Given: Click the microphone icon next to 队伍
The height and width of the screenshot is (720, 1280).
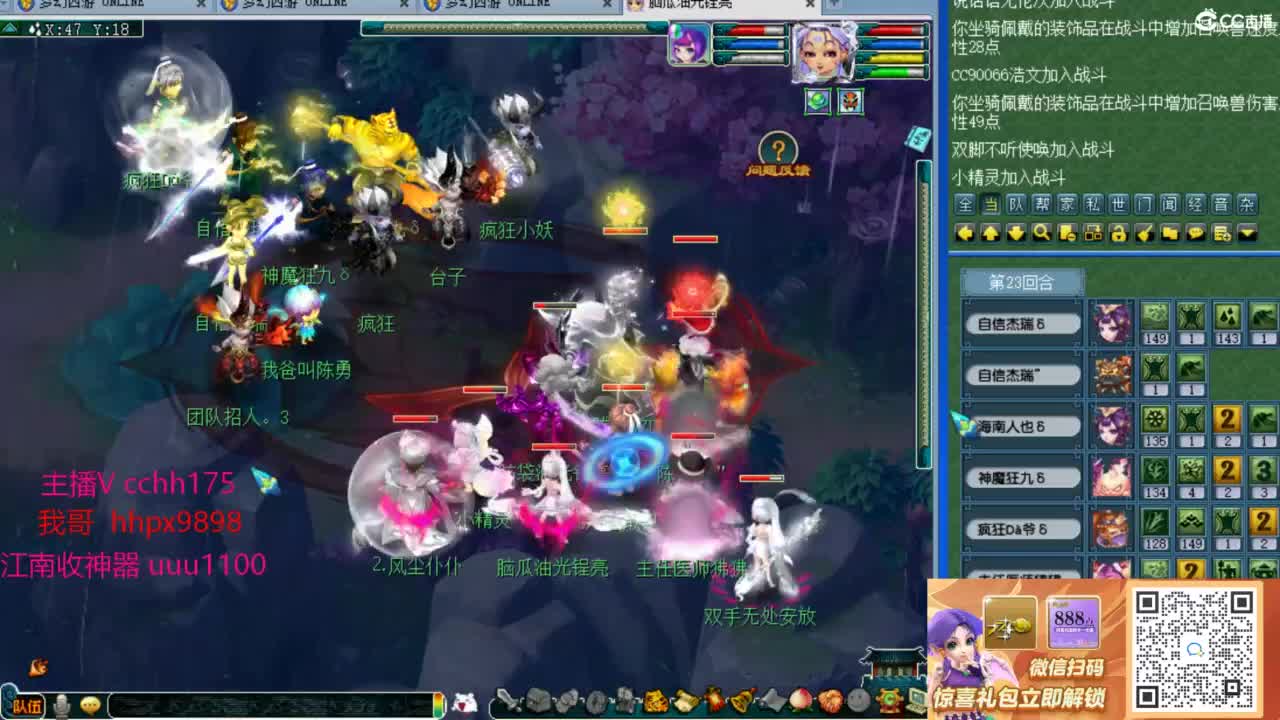Looking at the screenshot, I should click(x=60, y=703).
